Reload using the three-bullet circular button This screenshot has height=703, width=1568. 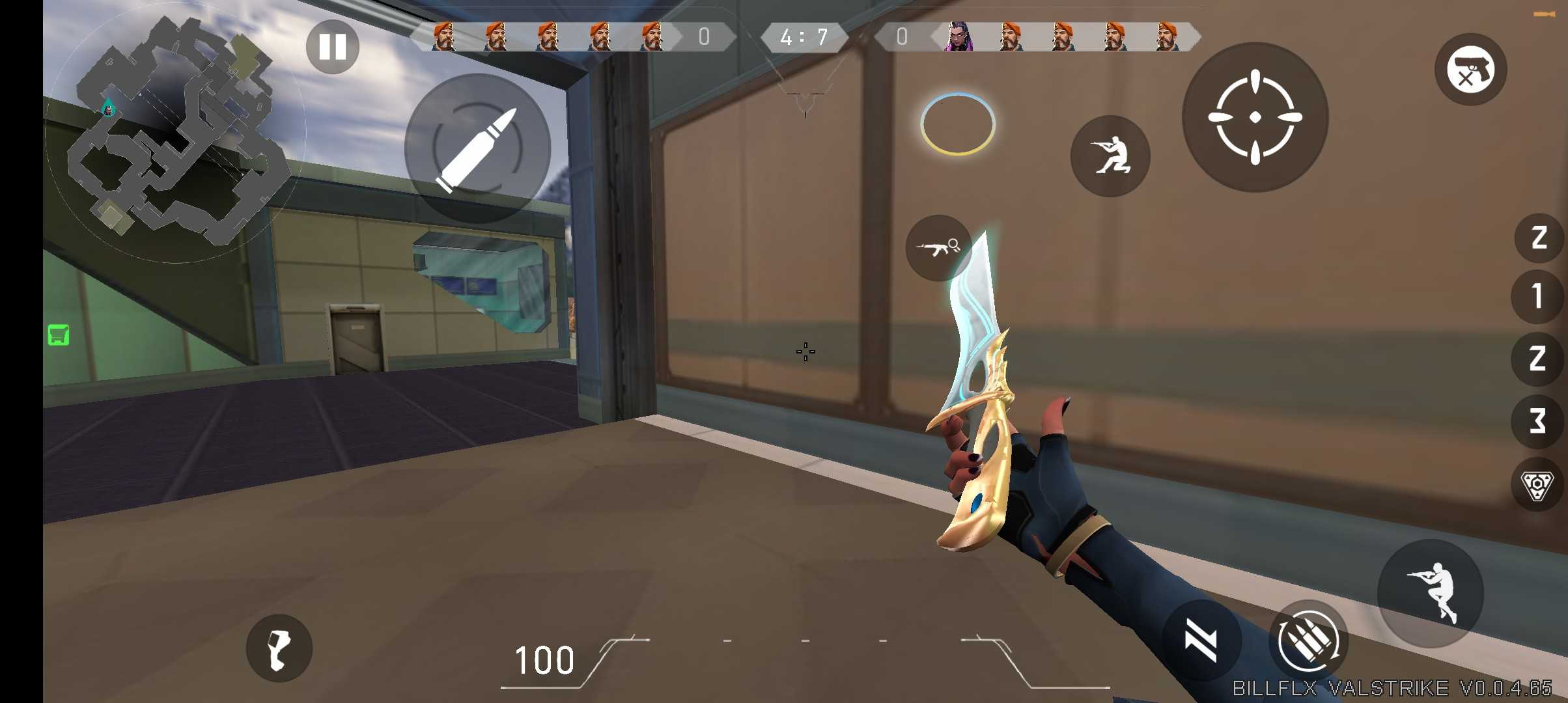[1308, 641]
